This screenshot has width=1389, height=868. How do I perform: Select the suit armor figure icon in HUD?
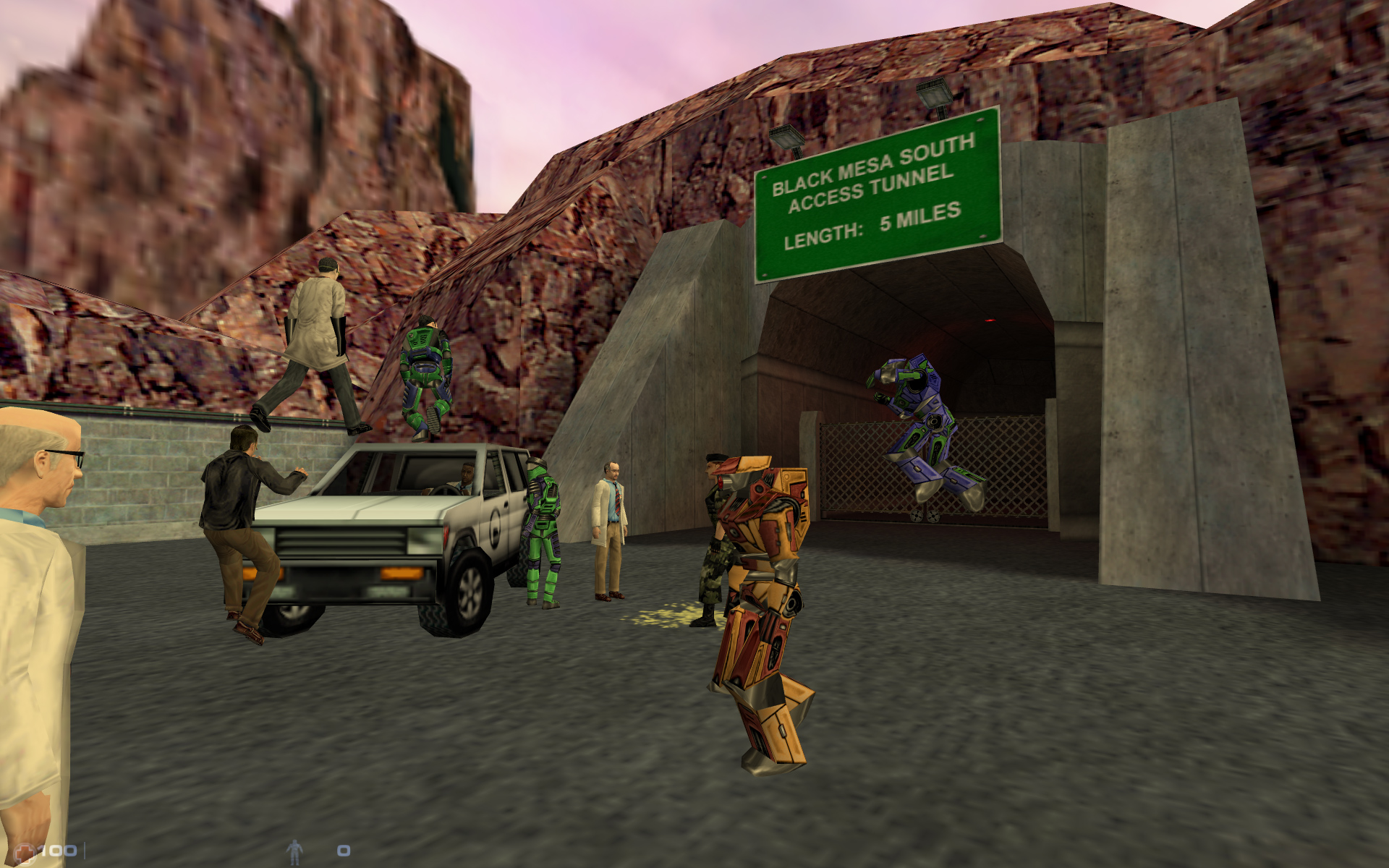point(295,852)
